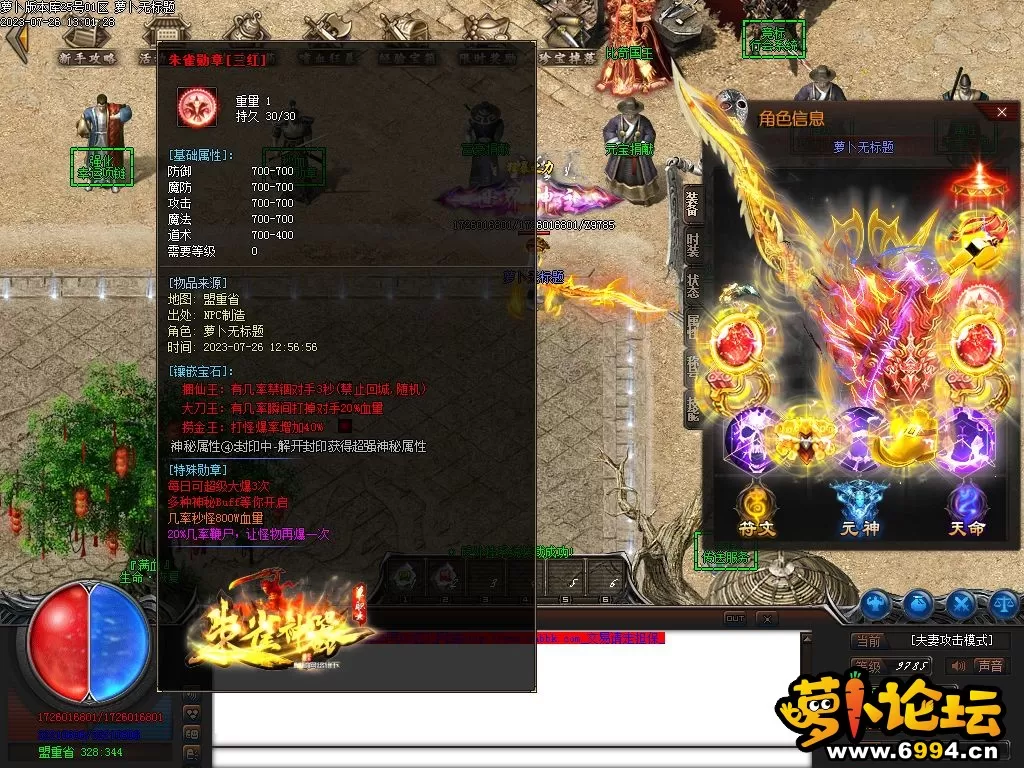Open the 珍宝掉落 treasure drops menu
Viewport: 1024px width, 768px height.
(x=567, y=58)
